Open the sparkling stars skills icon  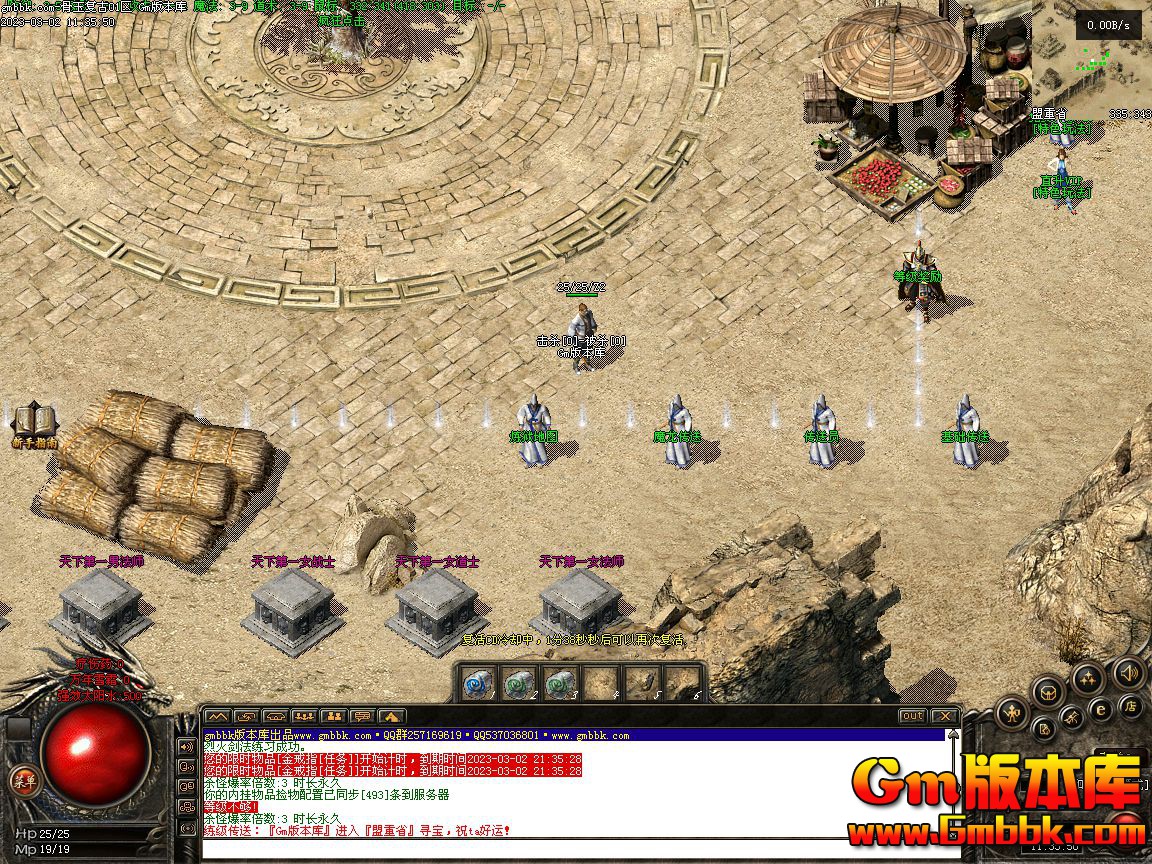(1087, 679)
